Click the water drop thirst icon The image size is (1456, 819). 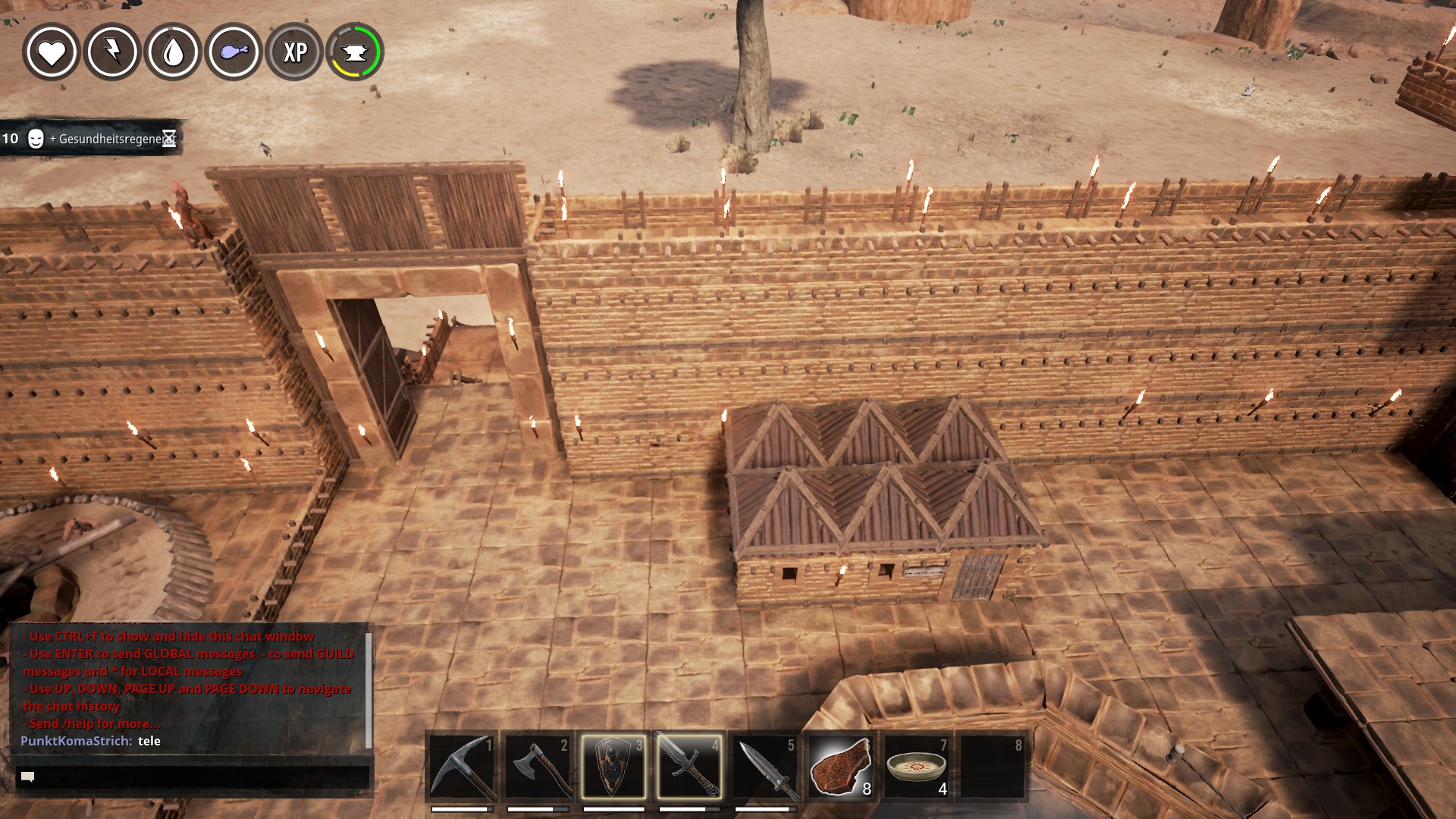pyautogui.click(x=173, y=52)
